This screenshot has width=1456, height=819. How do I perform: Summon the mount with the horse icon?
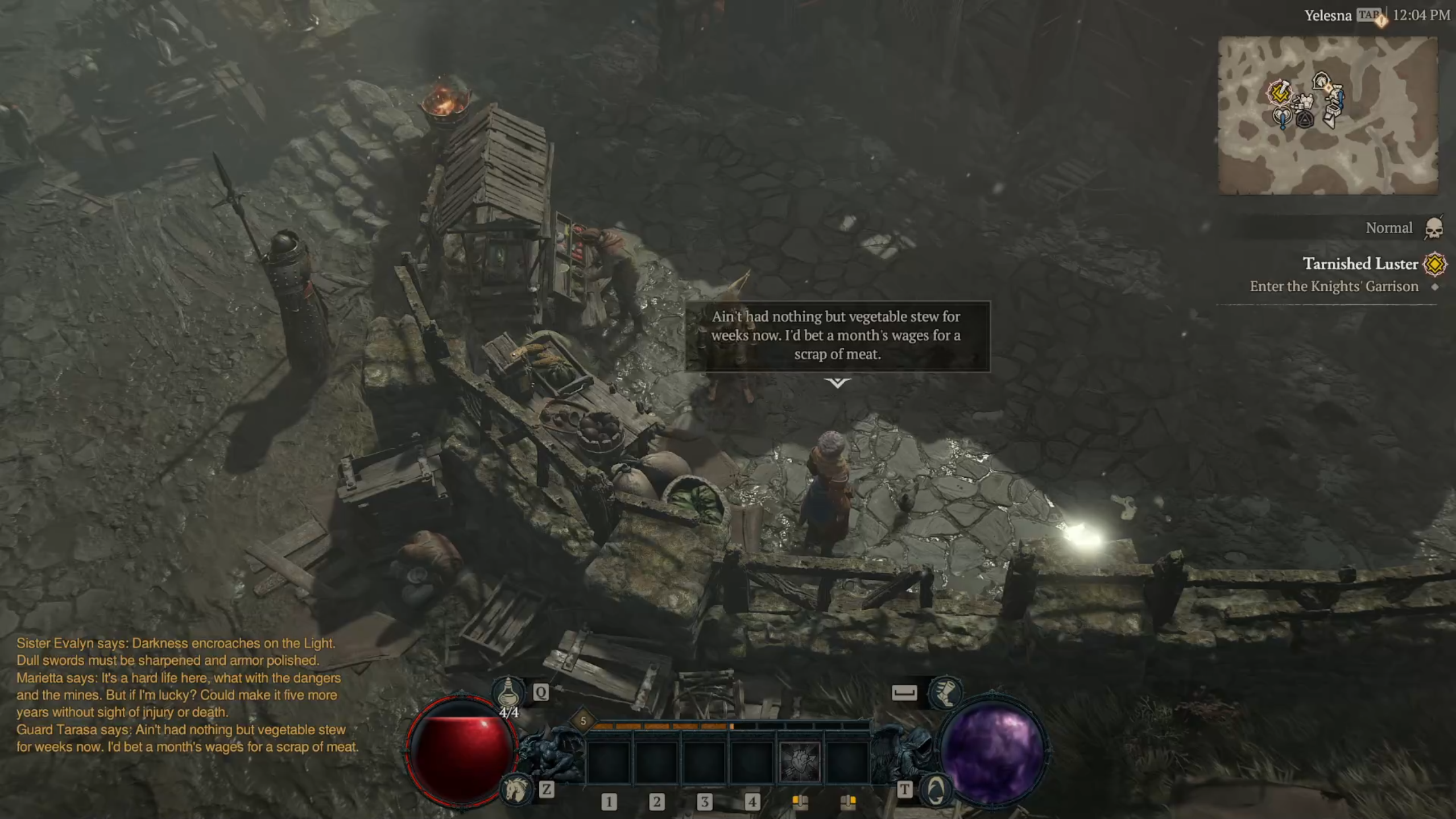pos(516,789)
